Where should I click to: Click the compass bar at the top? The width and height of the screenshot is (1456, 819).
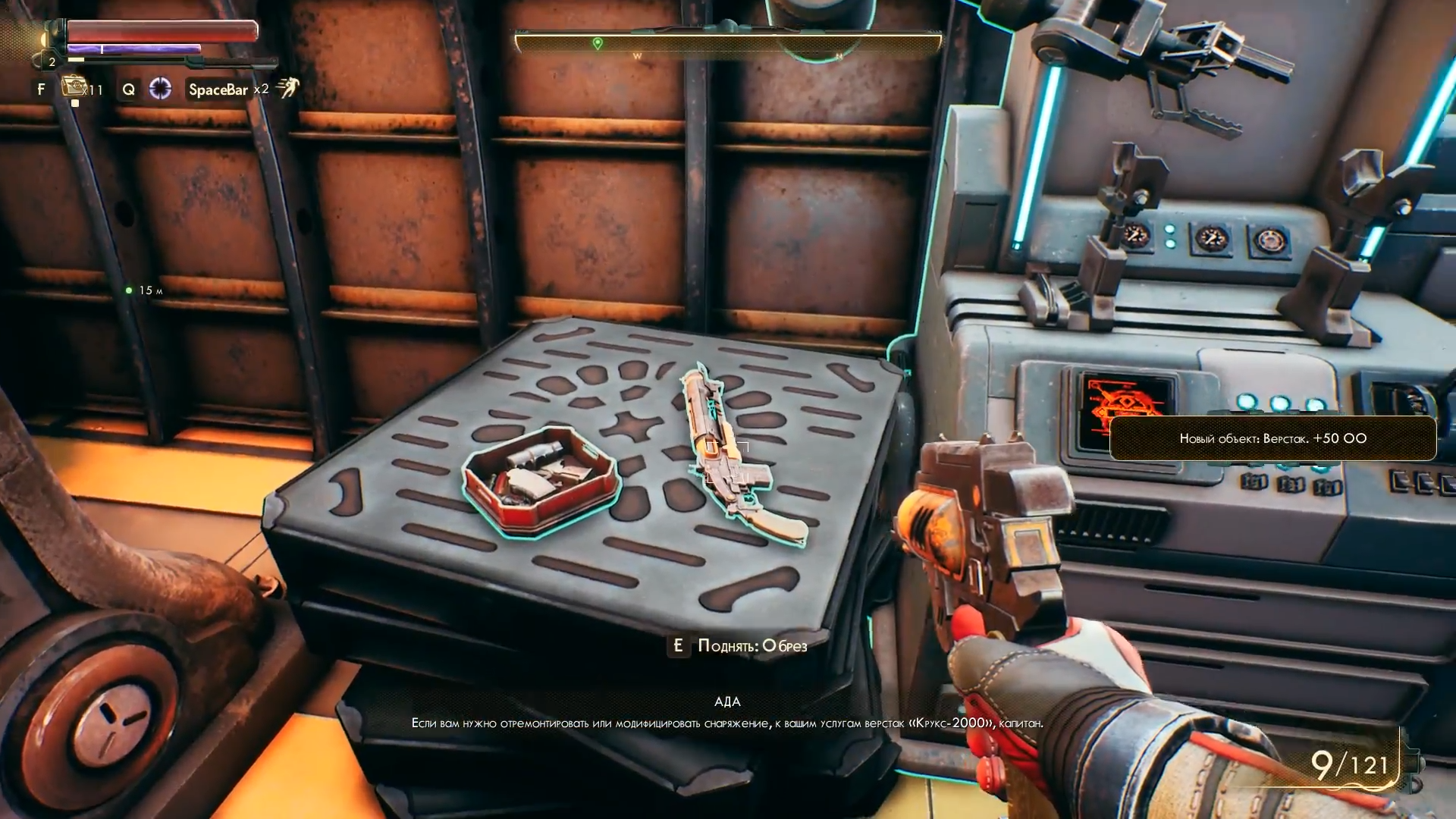pyautogui.click(x=728, y=44)
